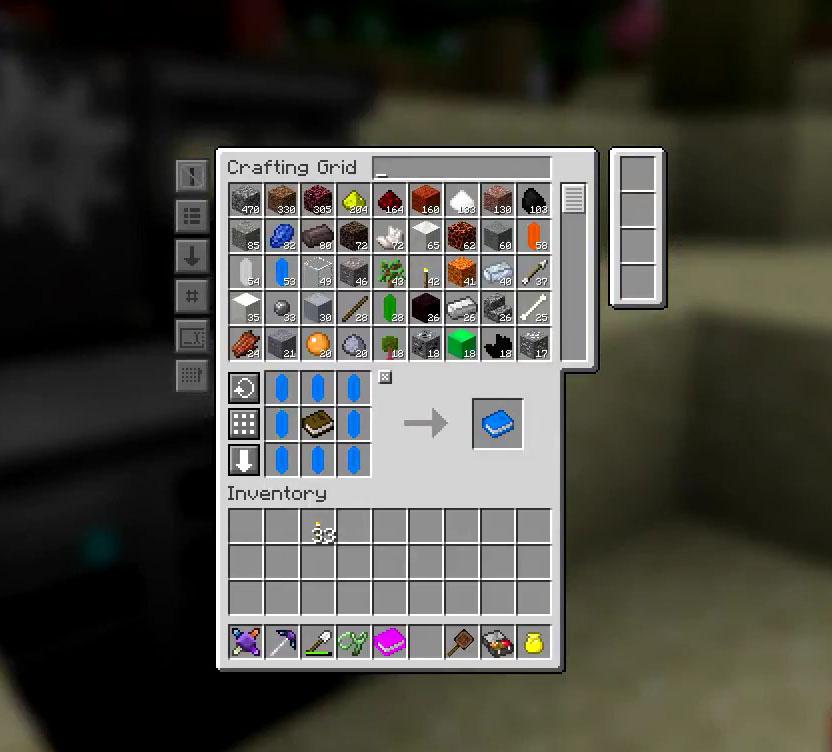Click the Crafting Grid search box

click(461, 168)
